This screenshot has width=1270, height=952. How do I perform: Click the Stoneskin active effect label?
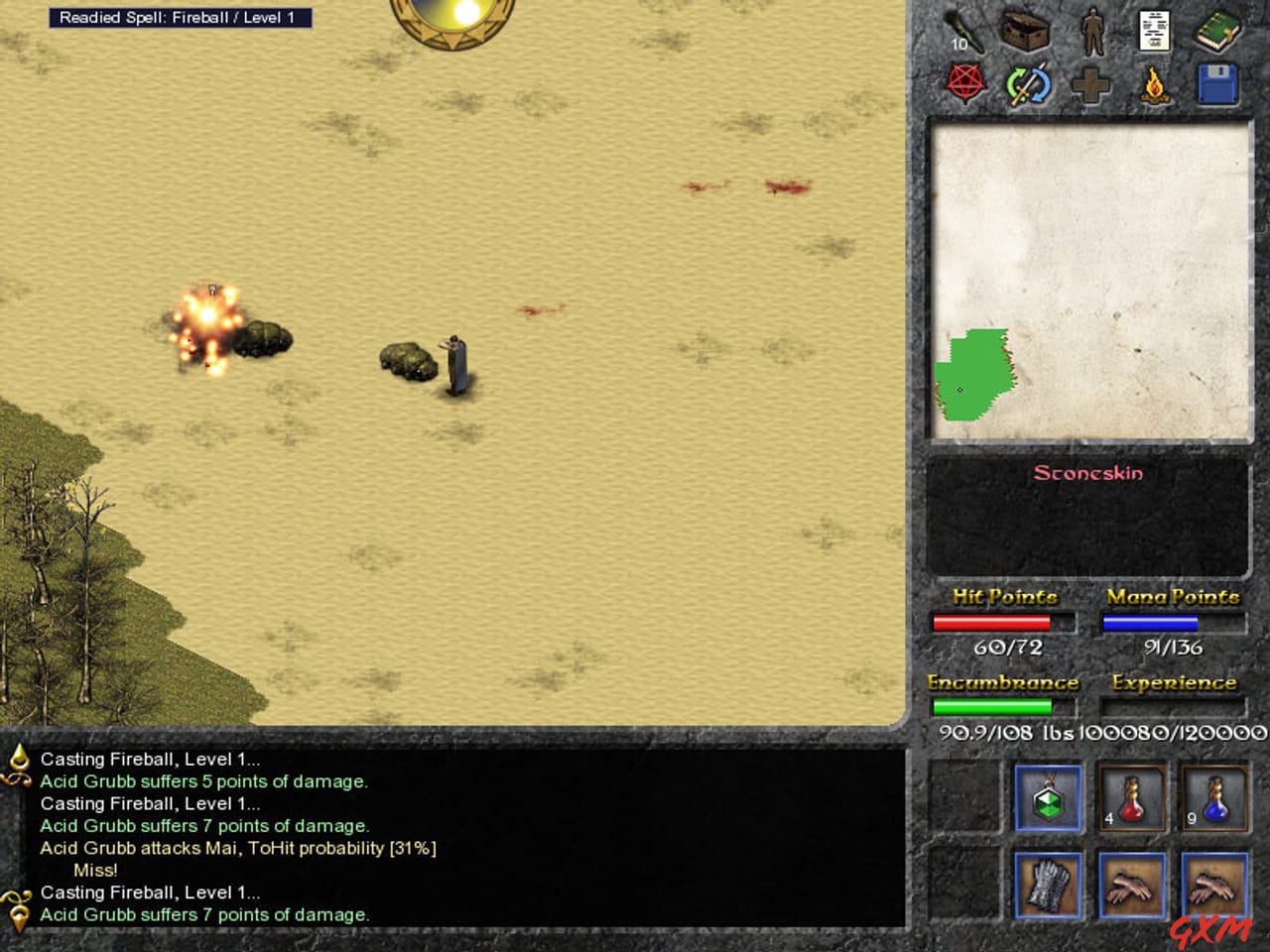click(x=1087, y=473)
